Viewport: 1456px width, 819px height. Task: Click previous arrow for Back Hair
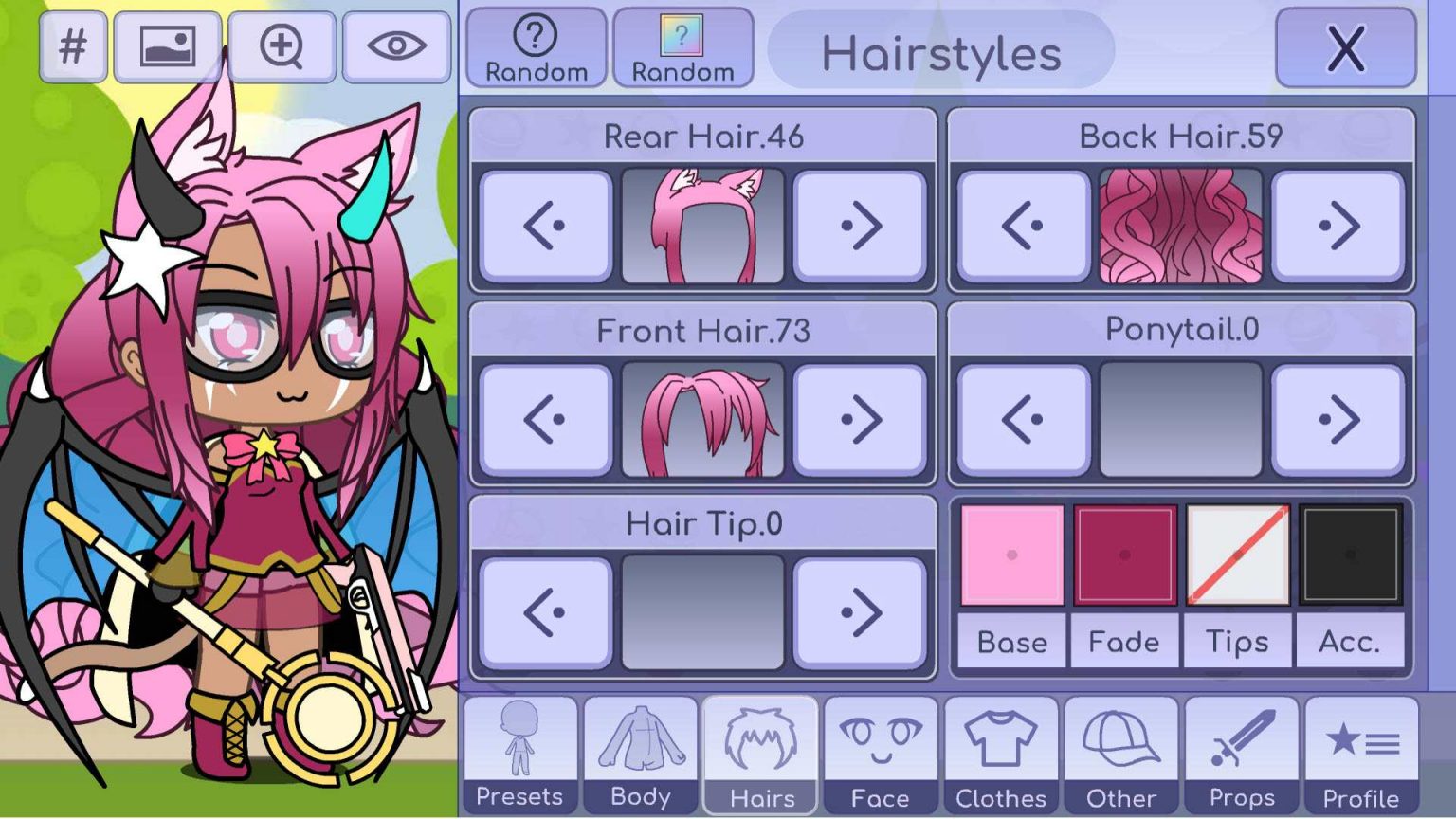[x=1023, y=224]
